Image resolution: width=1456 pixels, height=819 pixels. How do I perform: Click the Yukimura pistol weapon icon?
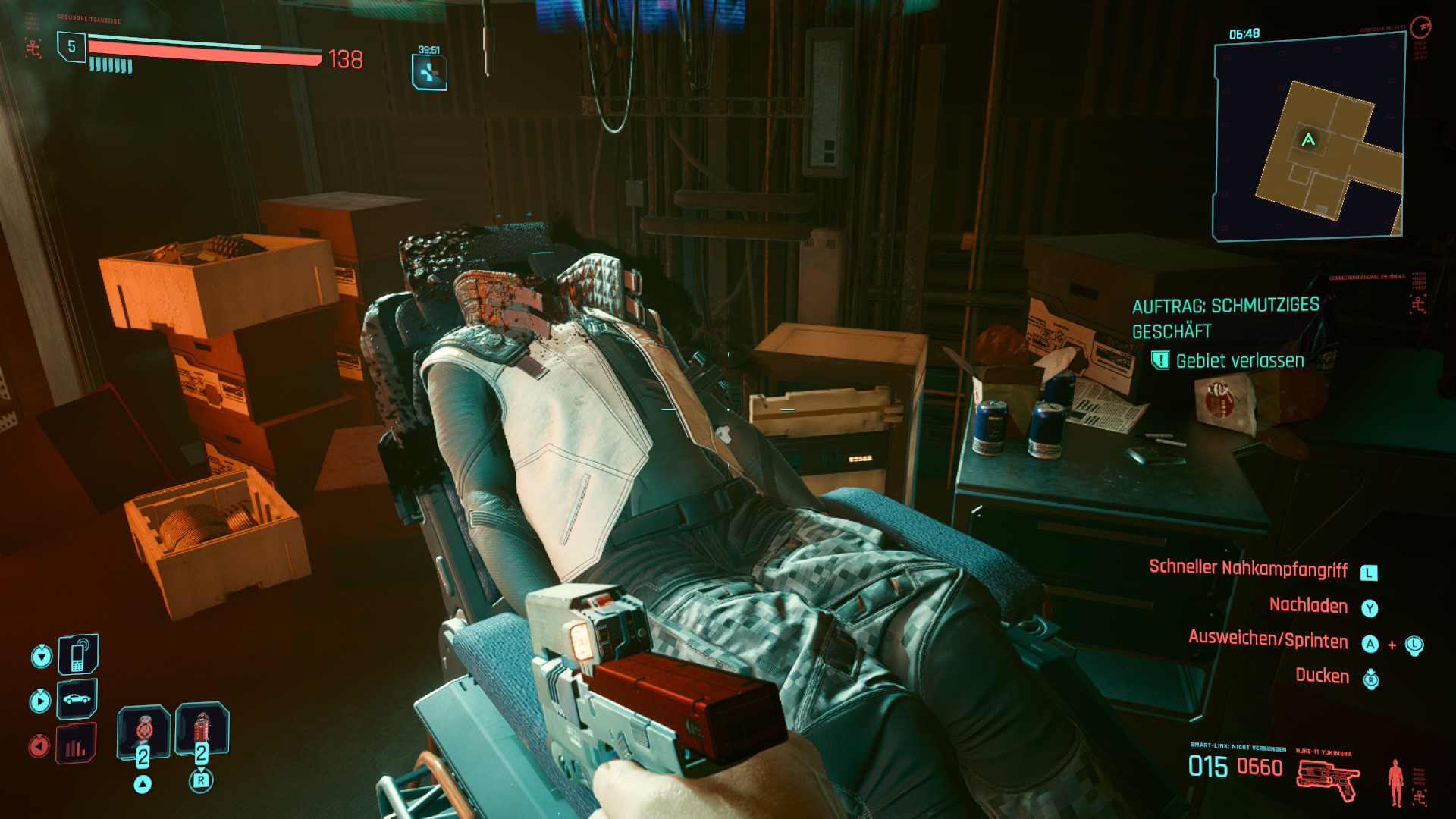click(x=1328, y=779)
